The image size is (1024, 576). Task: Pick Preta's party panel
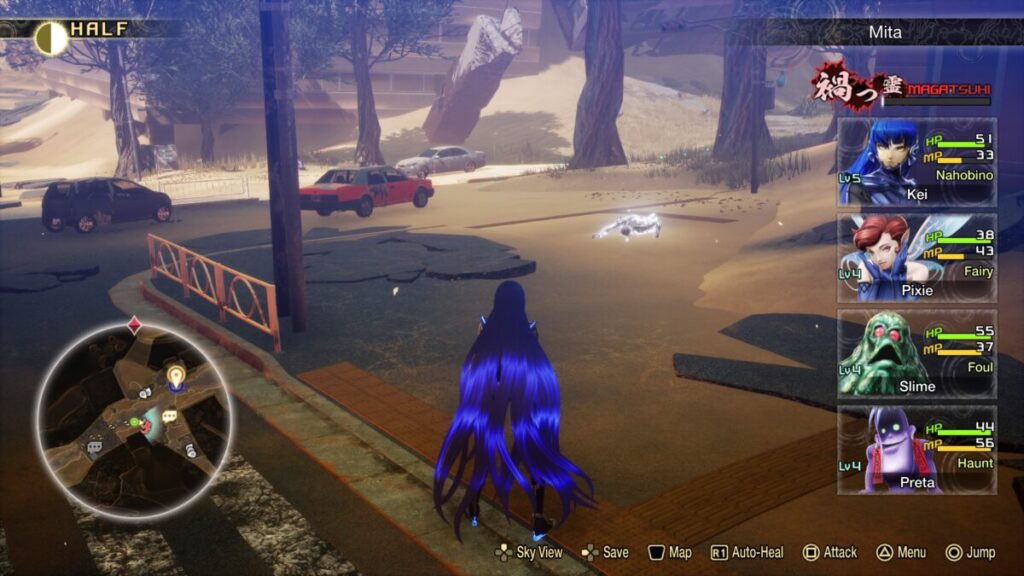coord(916,449)
